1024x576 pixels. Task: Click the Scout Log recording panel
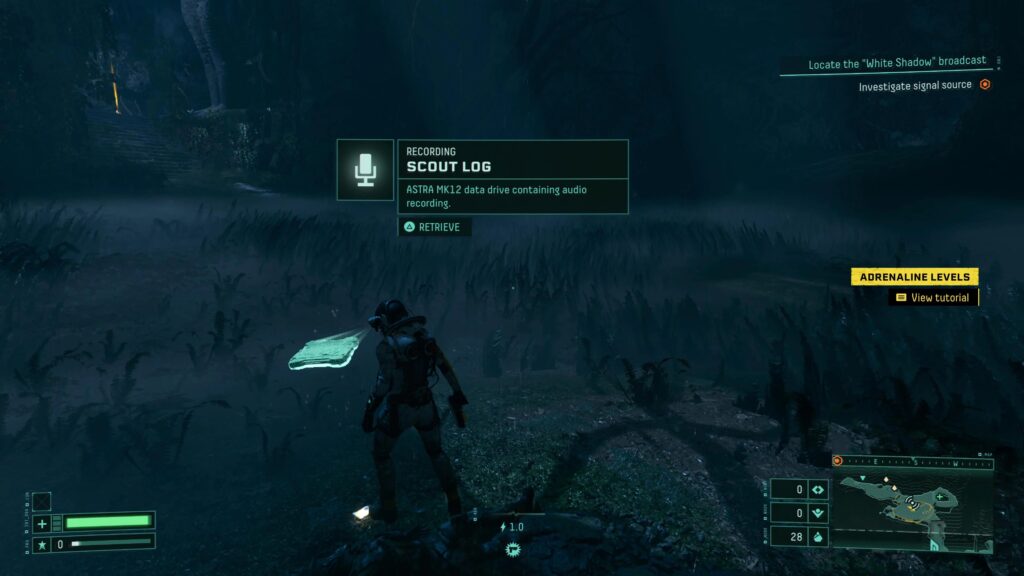click(513, 176)
